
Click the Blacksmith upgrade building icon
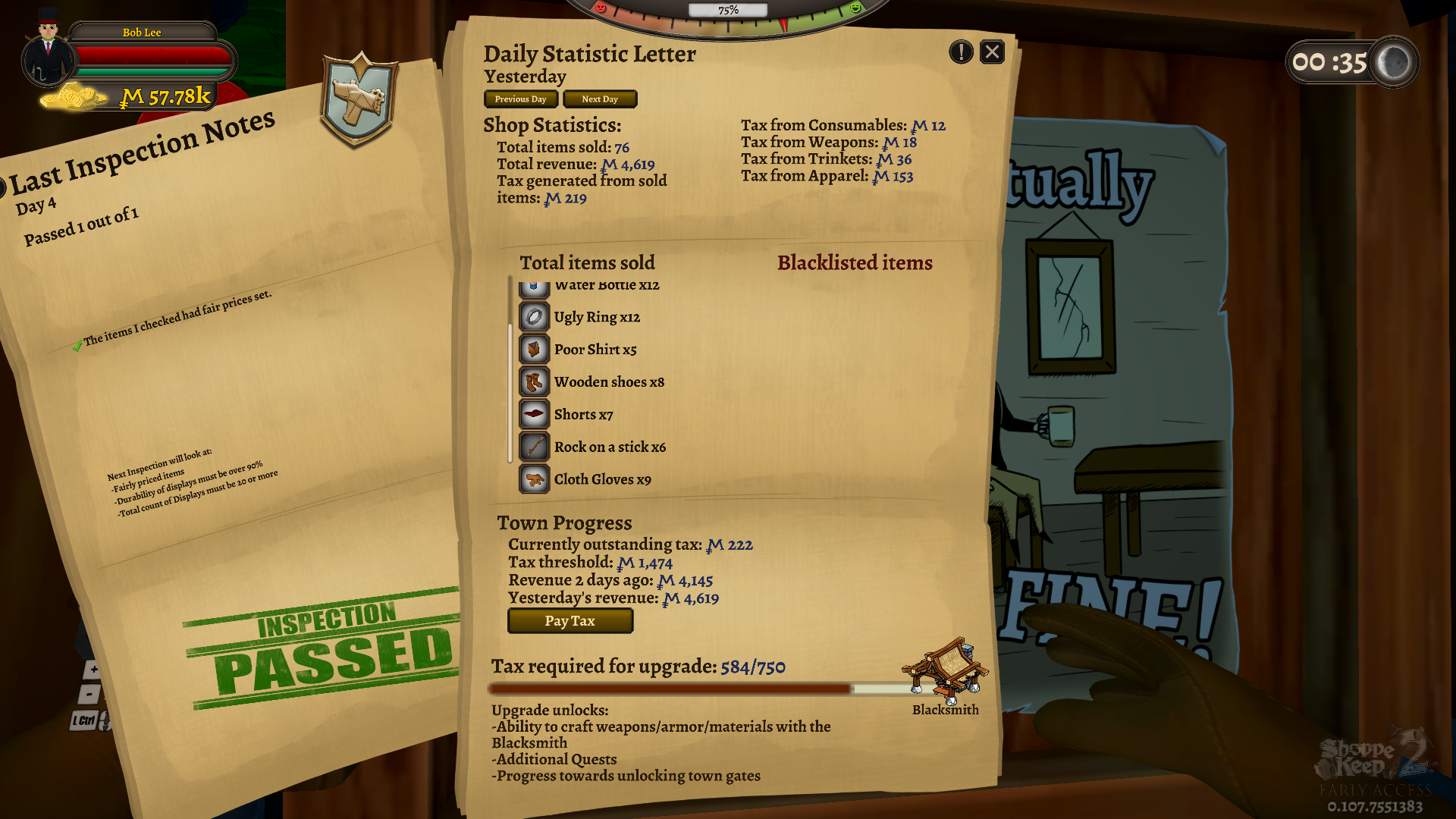(x=945, y=668)
